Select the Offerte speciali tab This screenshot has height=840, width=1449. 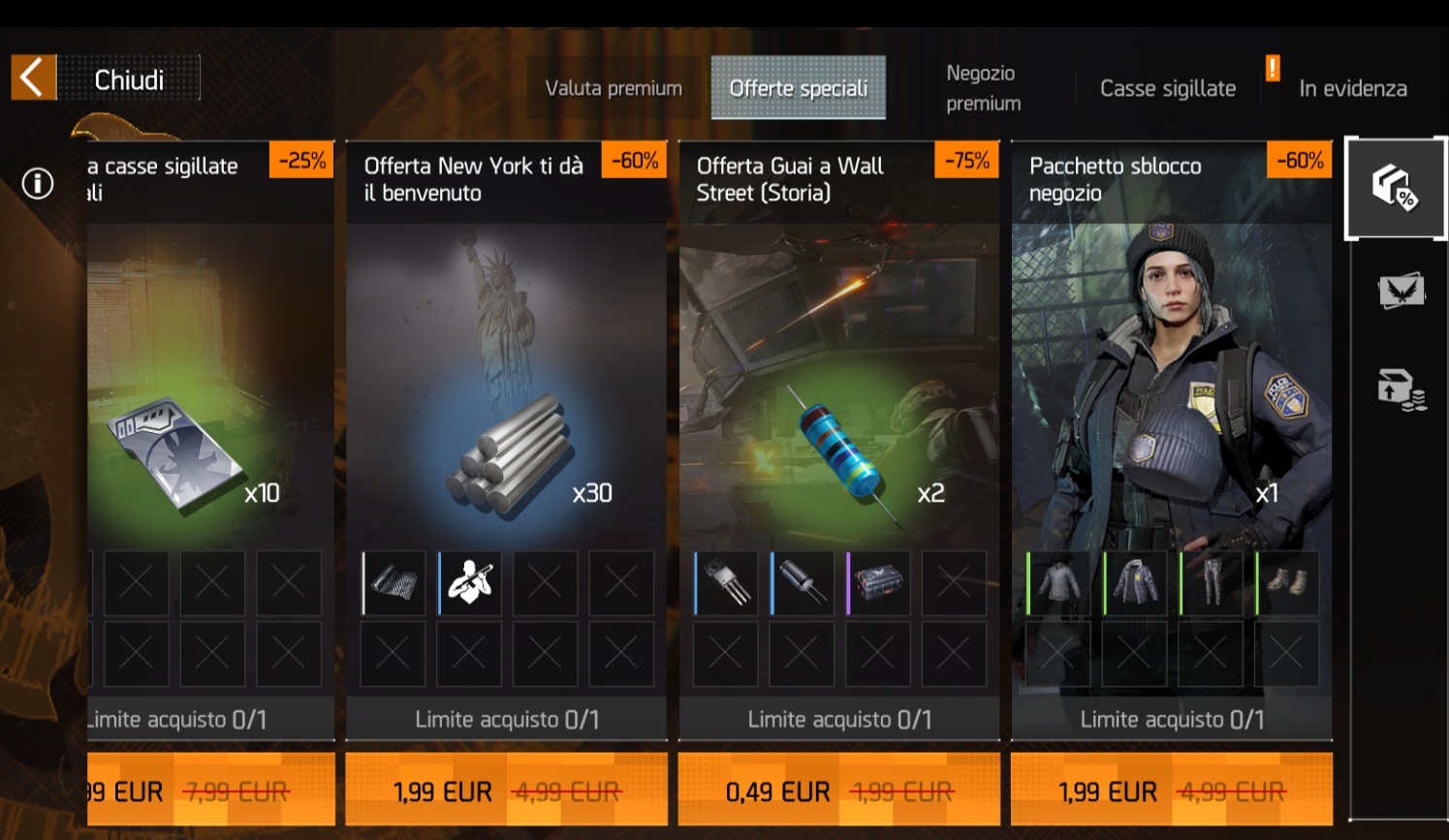(x=798, y=88)
